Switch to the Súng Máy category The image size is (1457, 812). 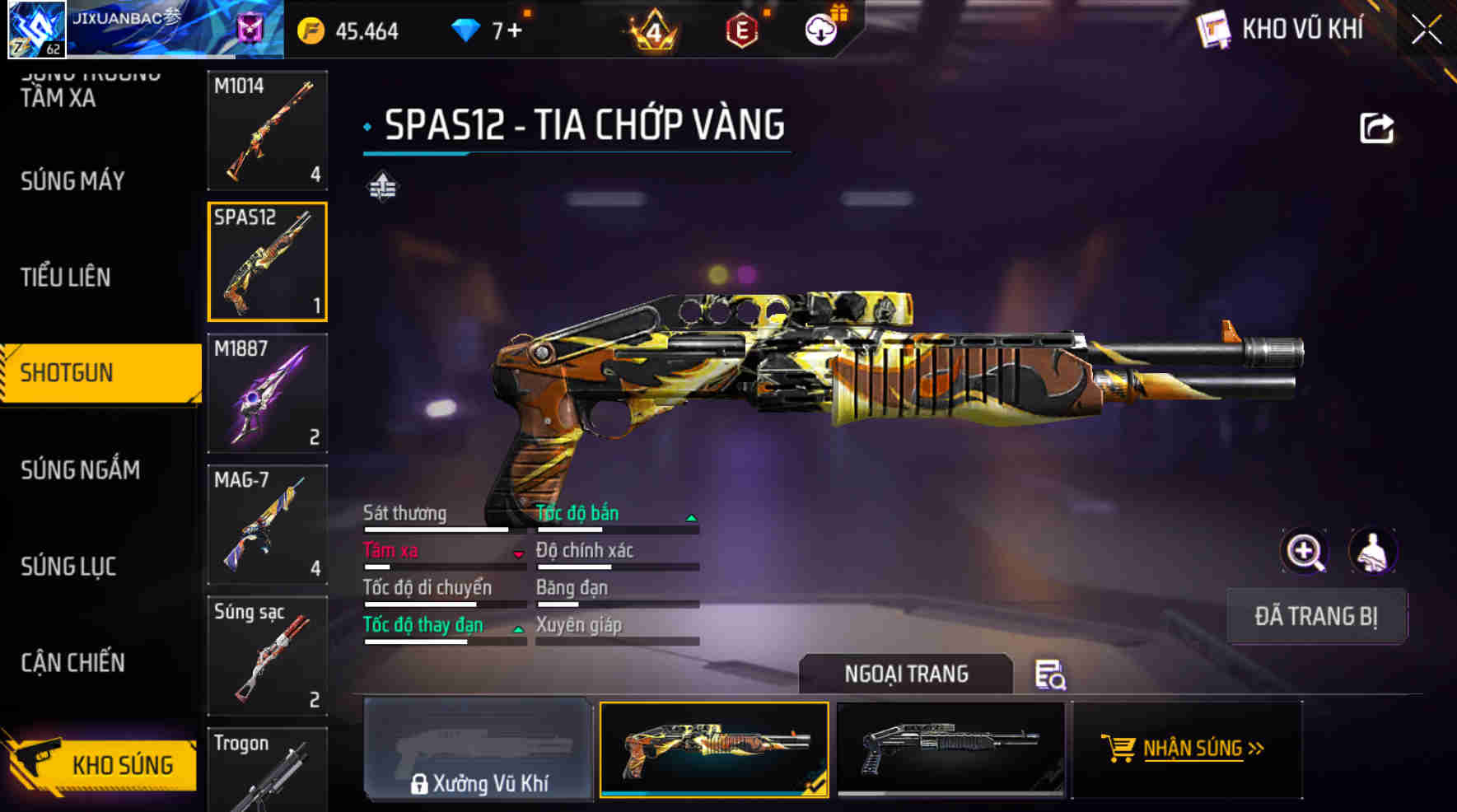[72, 181]
